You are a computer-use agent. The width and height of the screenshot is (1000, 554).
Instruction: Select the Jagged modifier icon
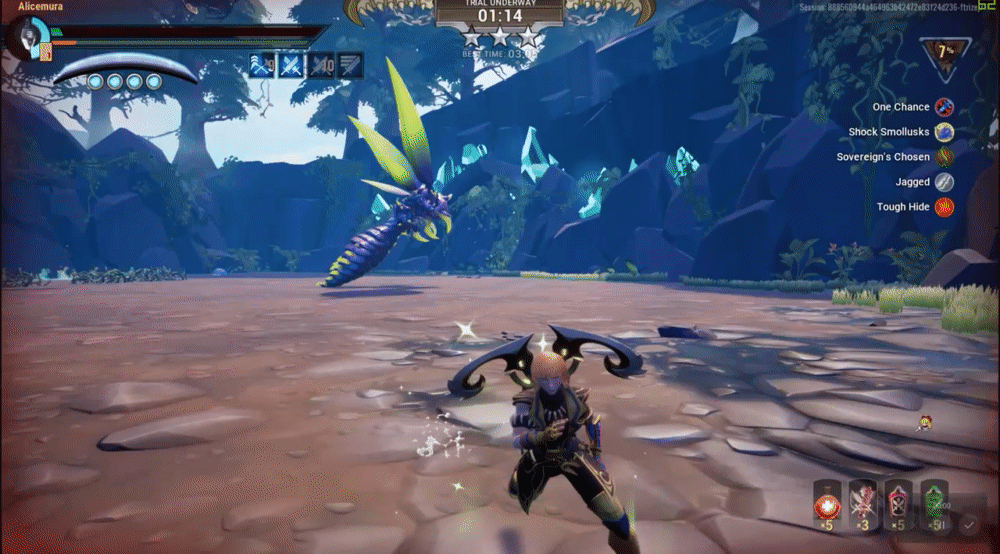[x=945, y=182]
